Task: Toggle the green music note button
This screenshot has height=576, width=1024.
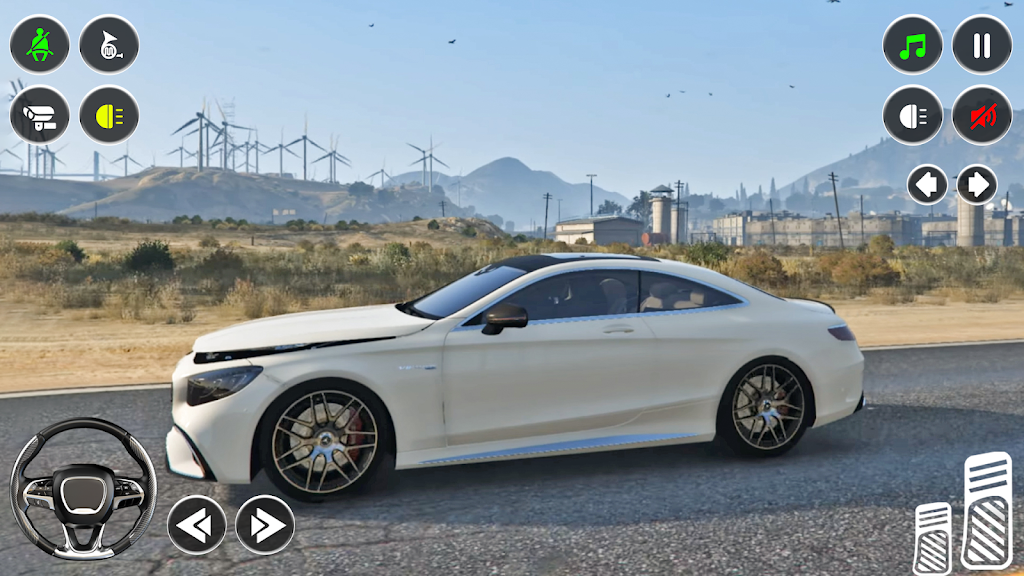Action: (912, 45)
